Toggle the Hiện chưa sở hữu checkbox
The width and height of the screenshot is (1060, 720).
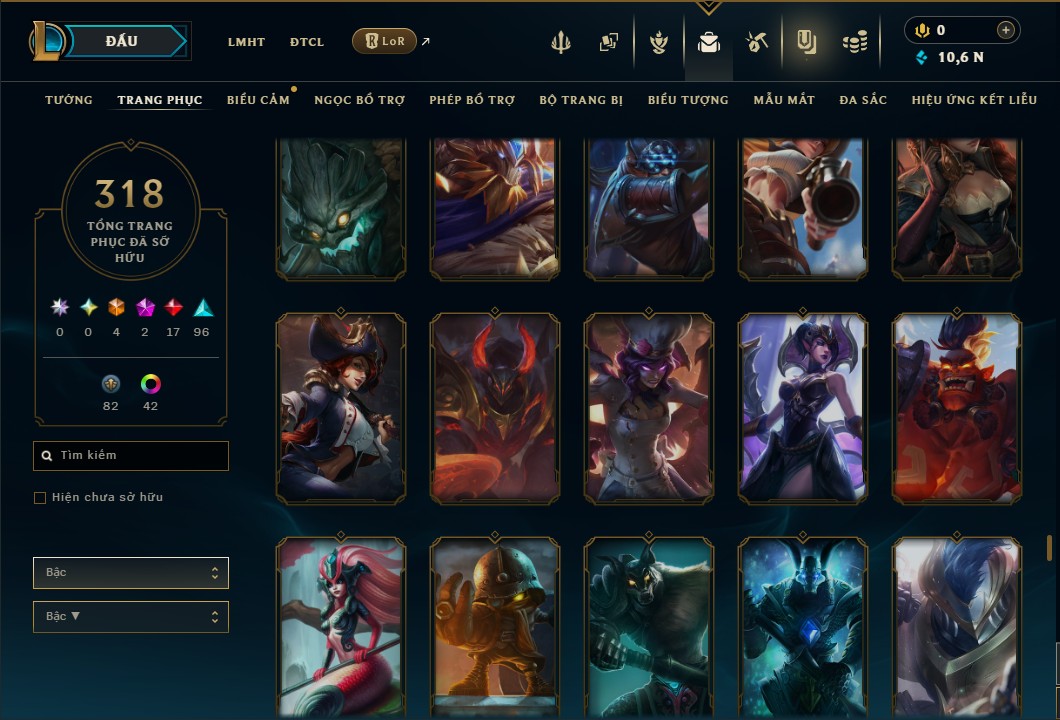[40, 498]
